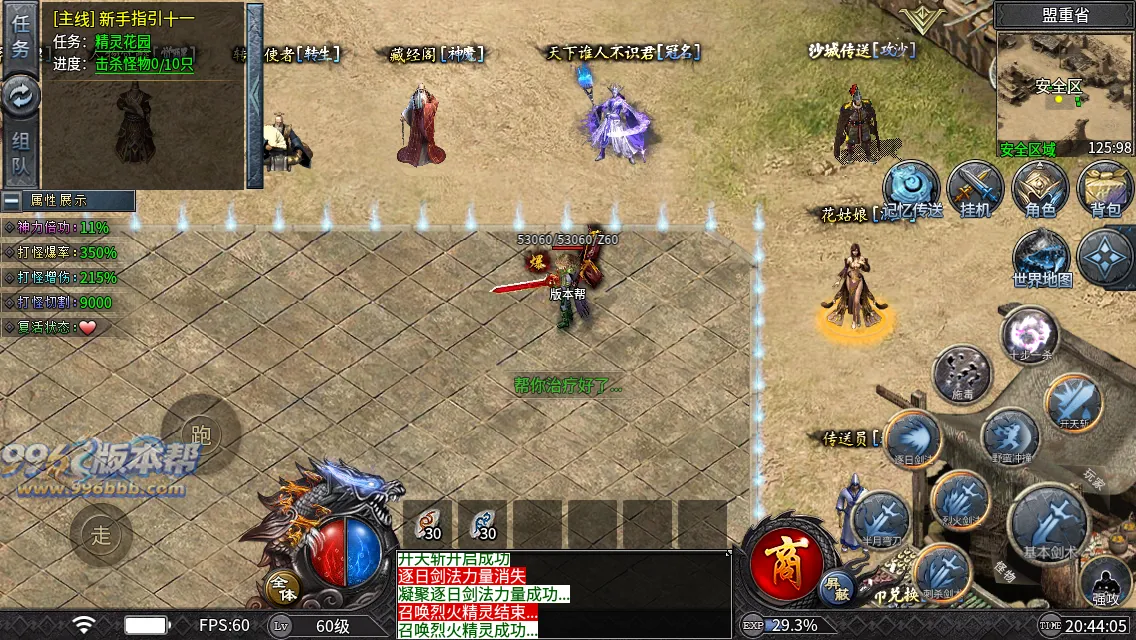The width and height of the screenshot is (1136, 640).
Task: Trigger the 野蛮冲撞 charge skill
Action: 1009,437
